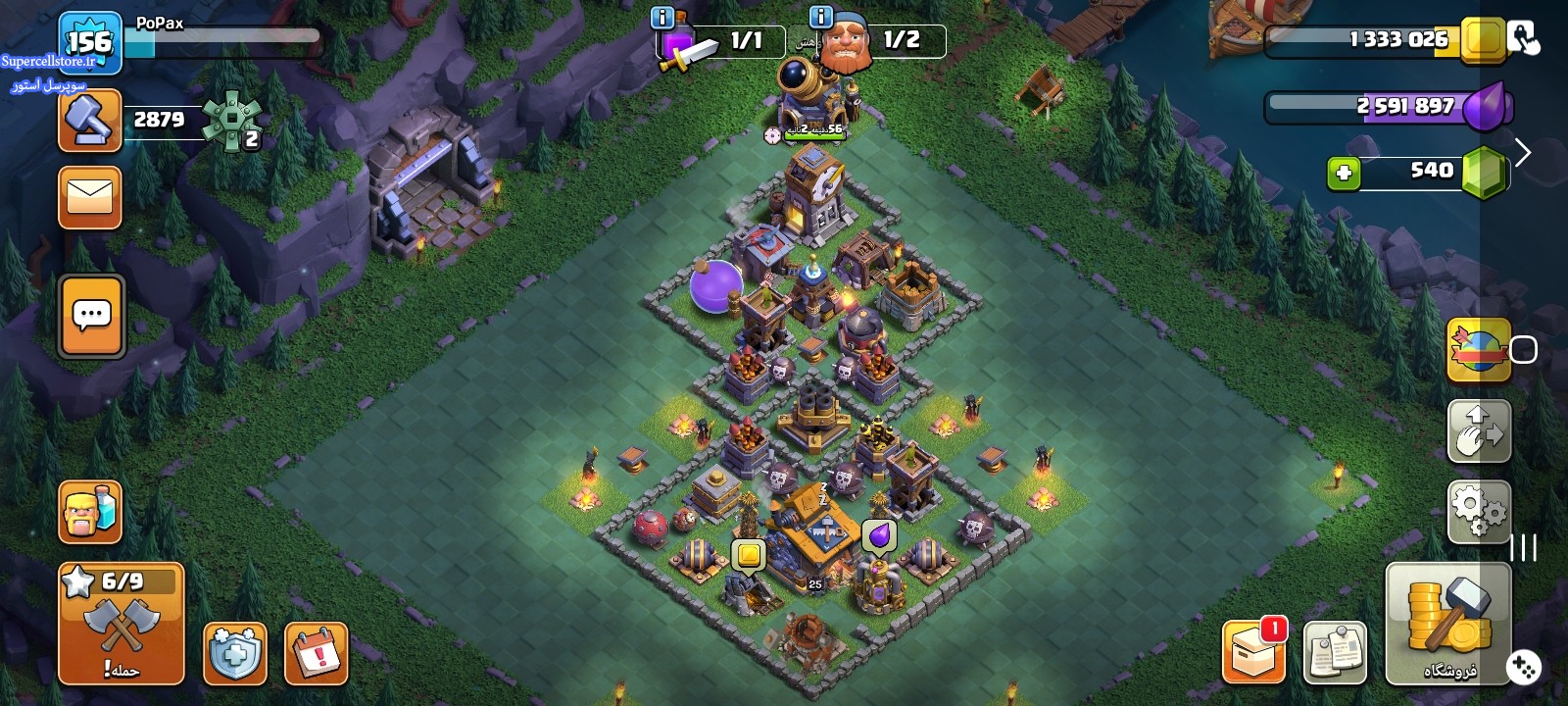Open the box with notification badge
This screenshot has width=1568, height=706.
1253,651
